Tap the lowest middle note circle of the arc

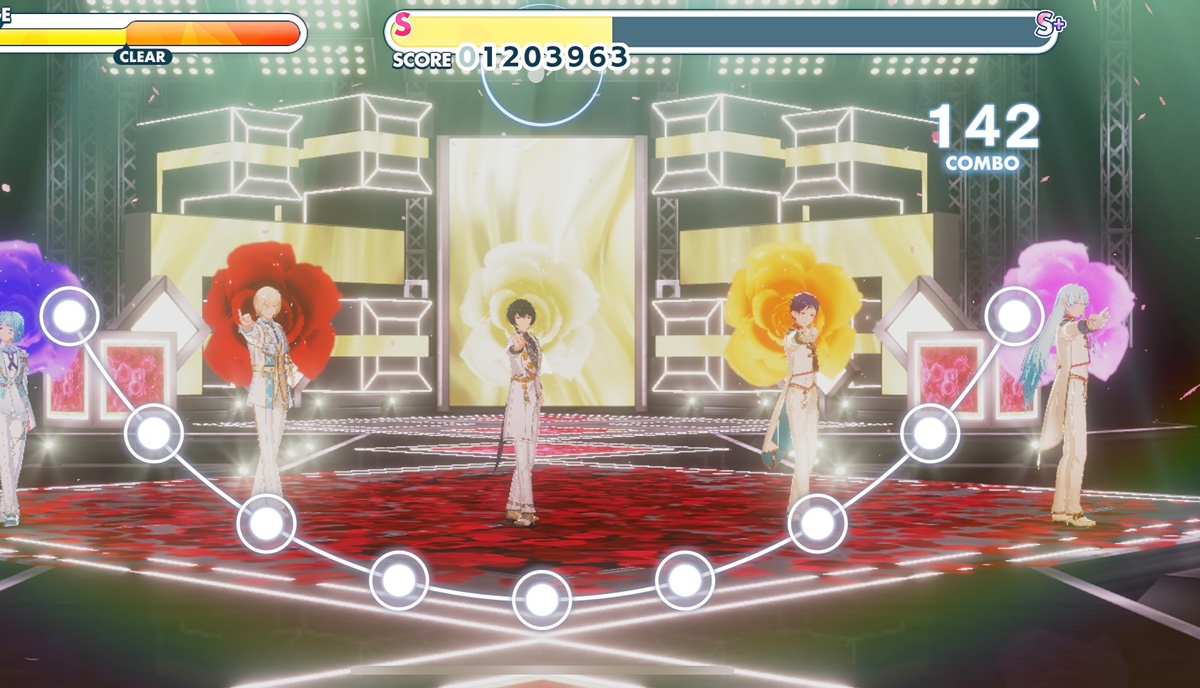pyautogui.click(x=541, y=600)
